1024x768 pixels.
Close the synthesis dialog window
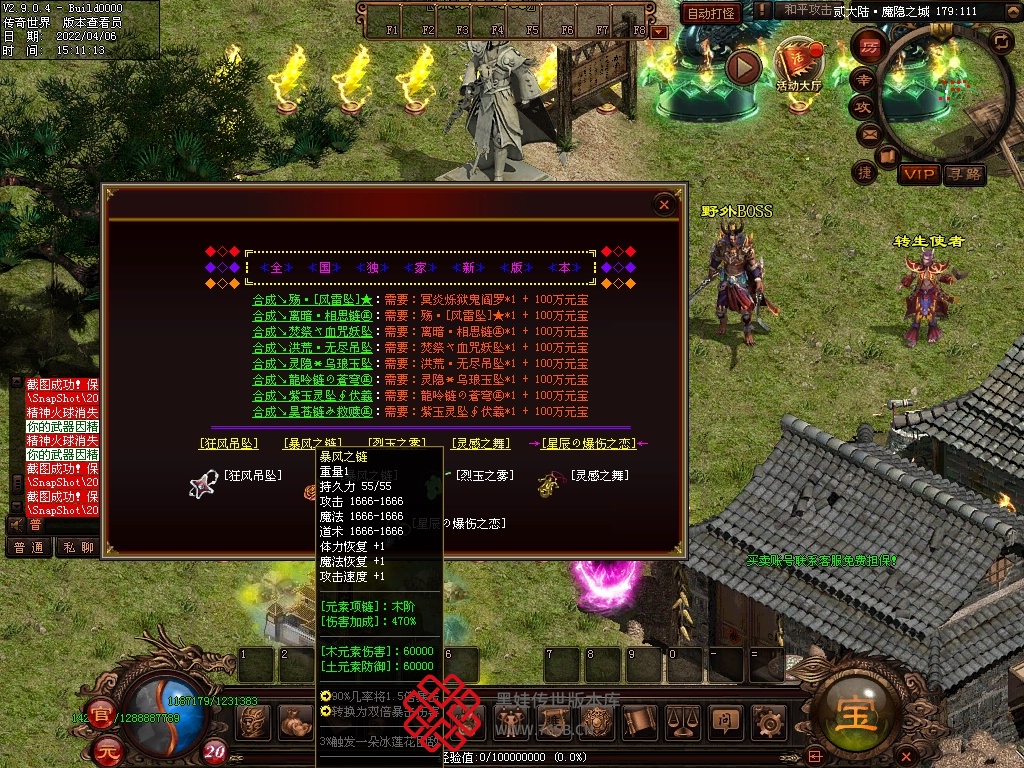[664, 205]
